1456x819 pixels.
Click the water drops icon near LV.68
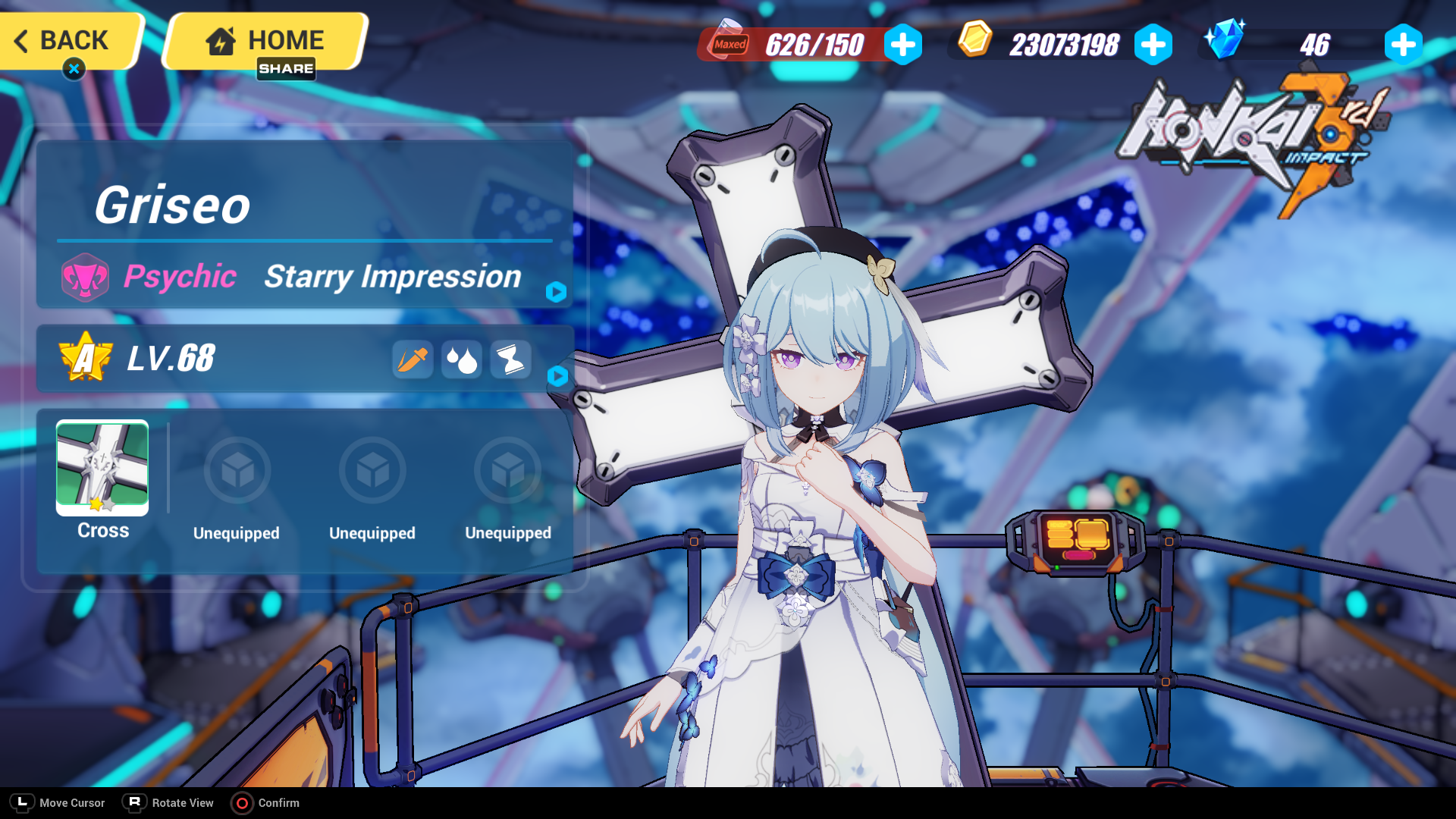pyautogui.click(x=461, y=359)
